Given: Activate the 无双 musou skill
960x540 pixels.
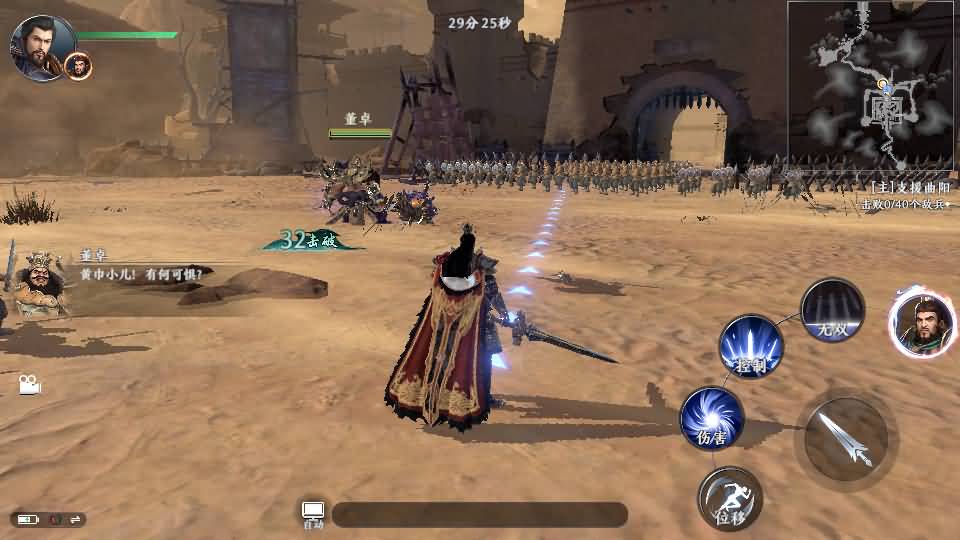Looking at the screenshot, I should (832, 309).
